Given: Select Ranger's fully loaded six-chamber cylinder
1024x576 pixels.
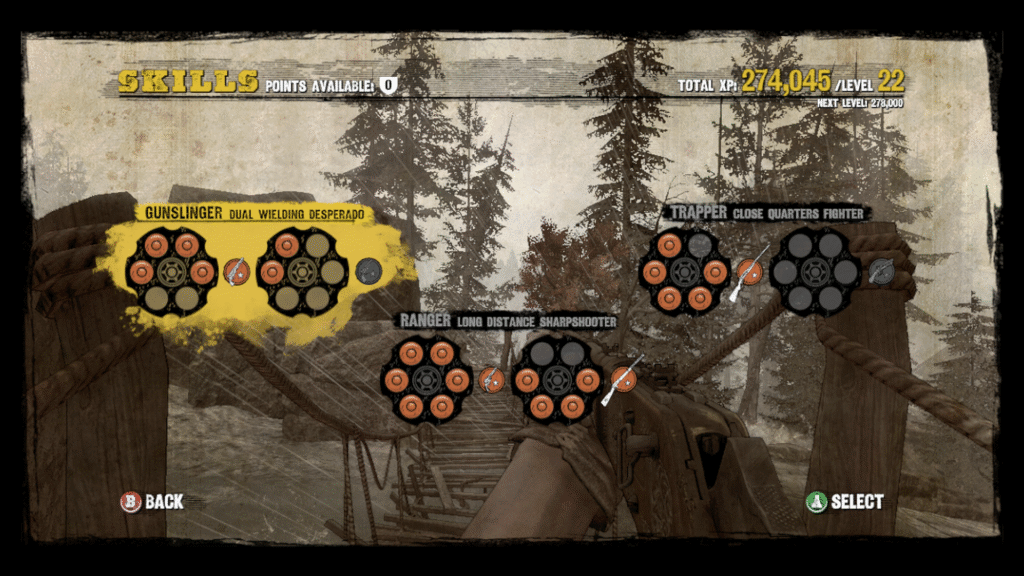Looking at the screenshot, I should [x=426, y=380].
